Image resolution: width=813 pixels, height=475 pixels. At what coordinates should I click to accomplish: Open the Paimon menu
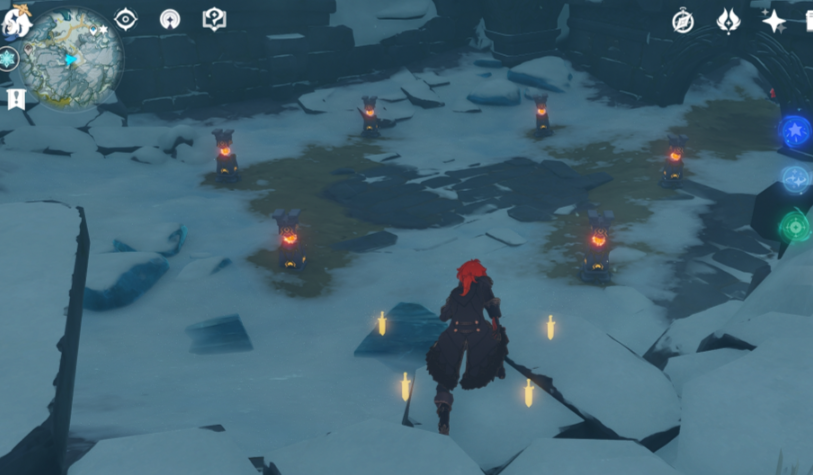17,20
